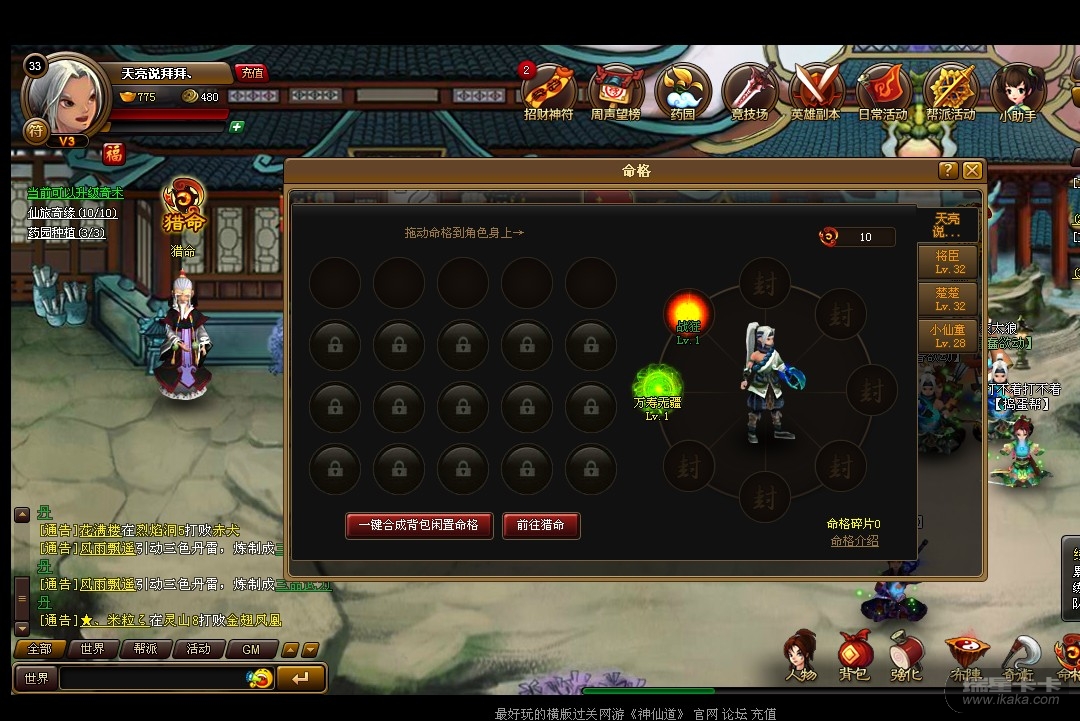Screen dimensions: 1080x721
Task: Enter 英雄副本 dungeon menu
Action: click(816, 92)
